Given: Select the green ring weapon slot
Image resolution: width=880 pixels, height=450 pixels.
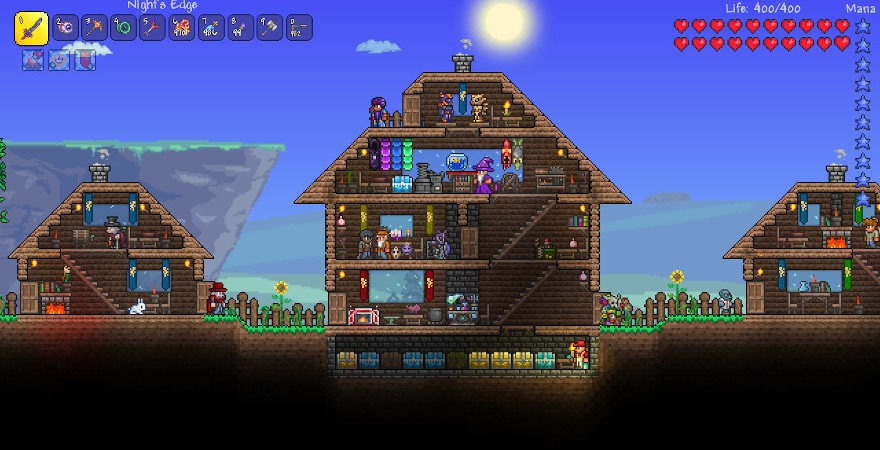Looking at the screenshot, I should pyautogui.click(x=124, y=28).
